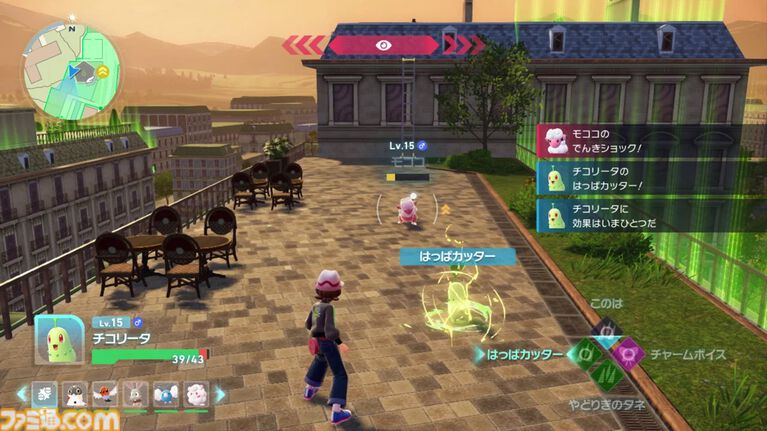Select the モココ でんきショック battle log entry
The image size is (767, 431).
(x=640, y=141)
